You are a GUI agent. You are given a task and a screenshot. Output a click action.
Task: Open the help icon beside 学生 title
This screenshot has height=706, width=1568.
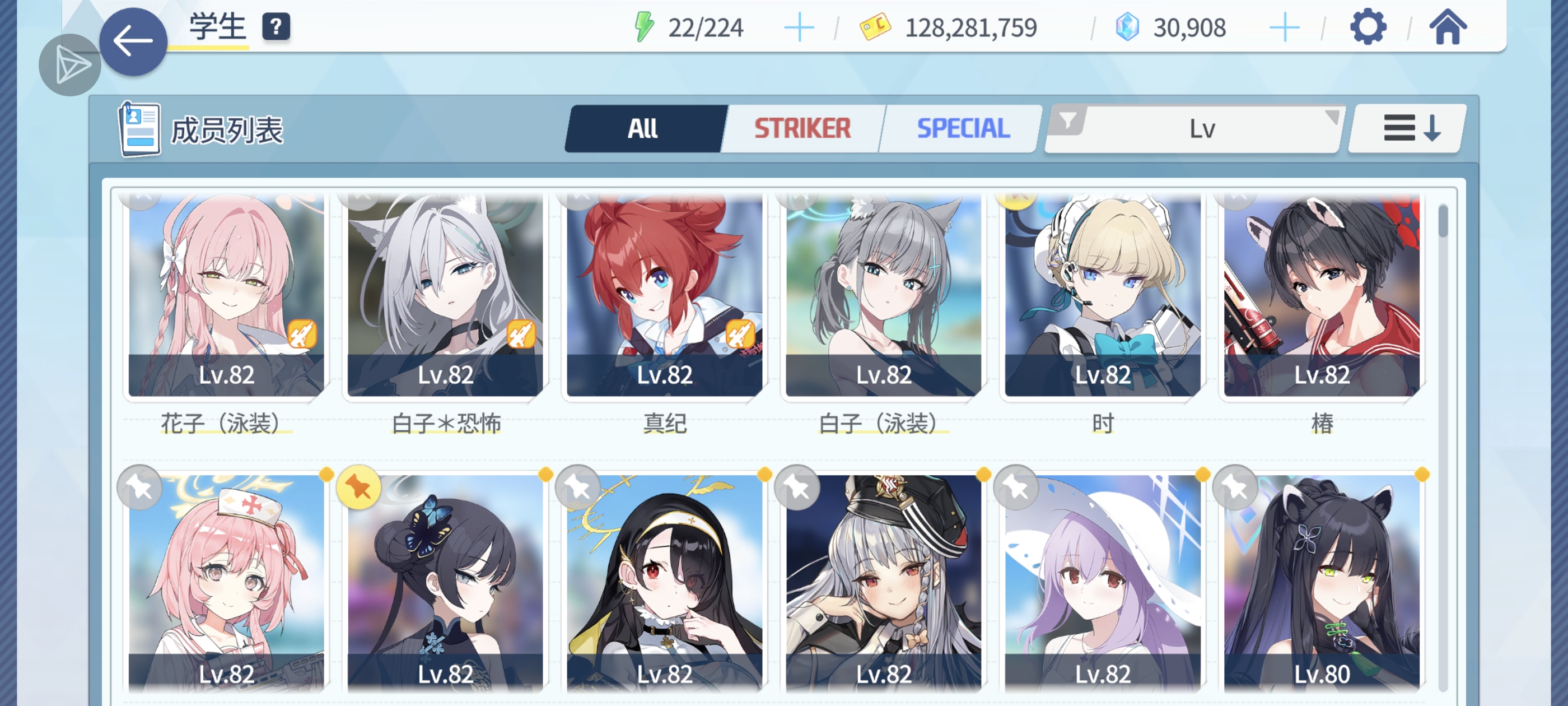pyautogui.click(x=277, y=26)
